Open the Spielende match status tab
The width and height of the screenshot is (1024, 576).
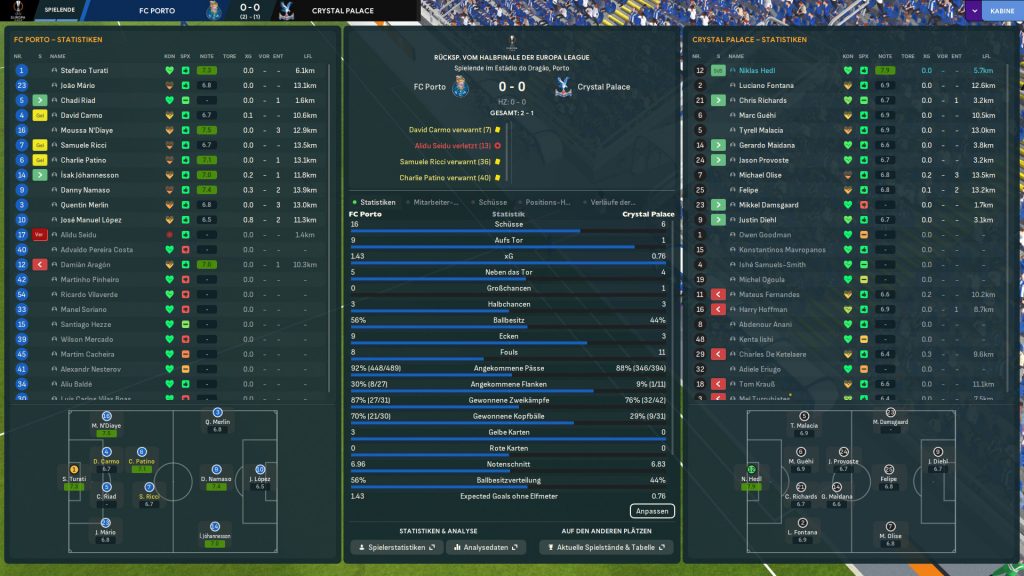point(59,11)
